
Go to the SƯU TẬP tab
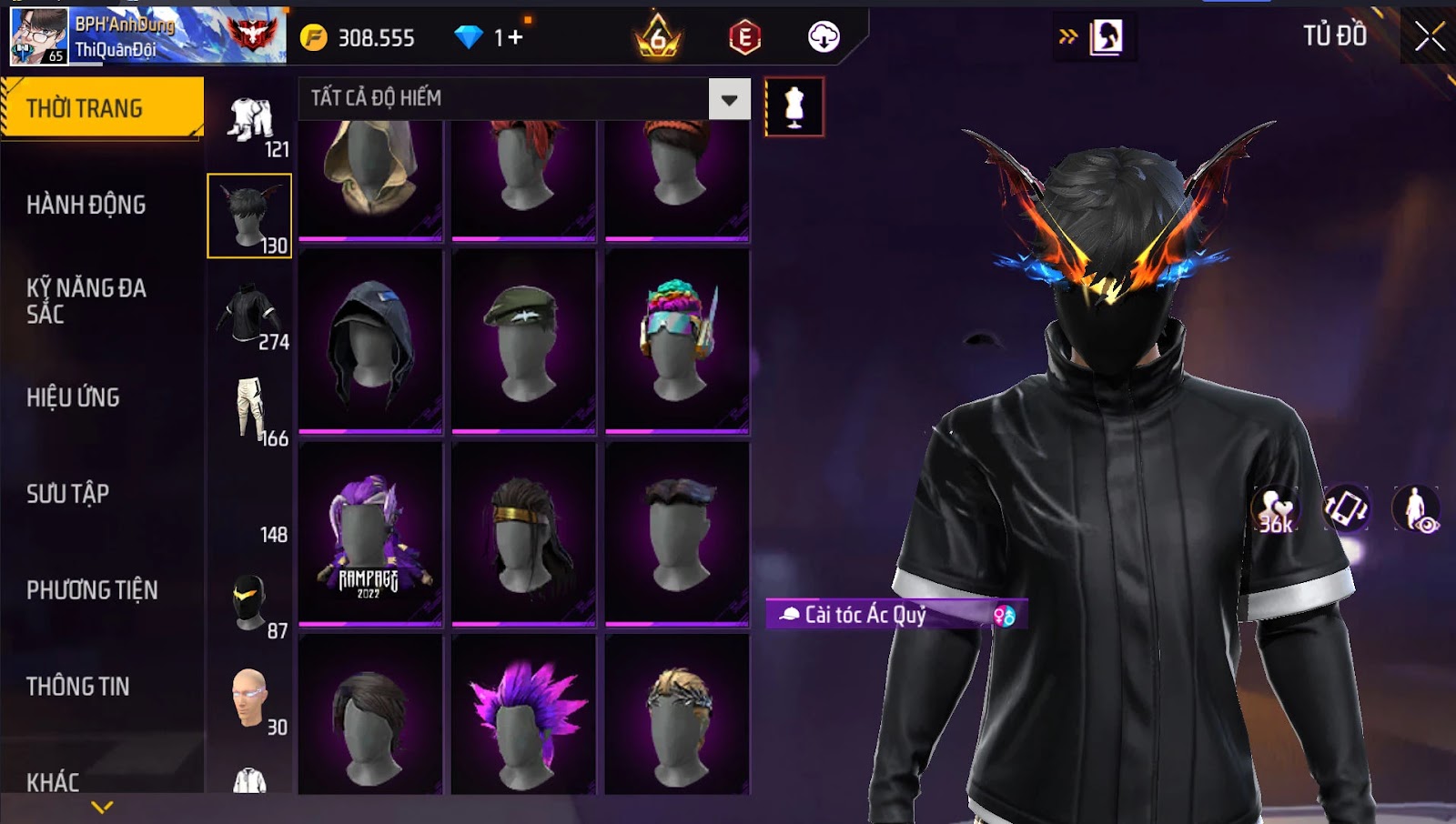[x=68, y=494]
